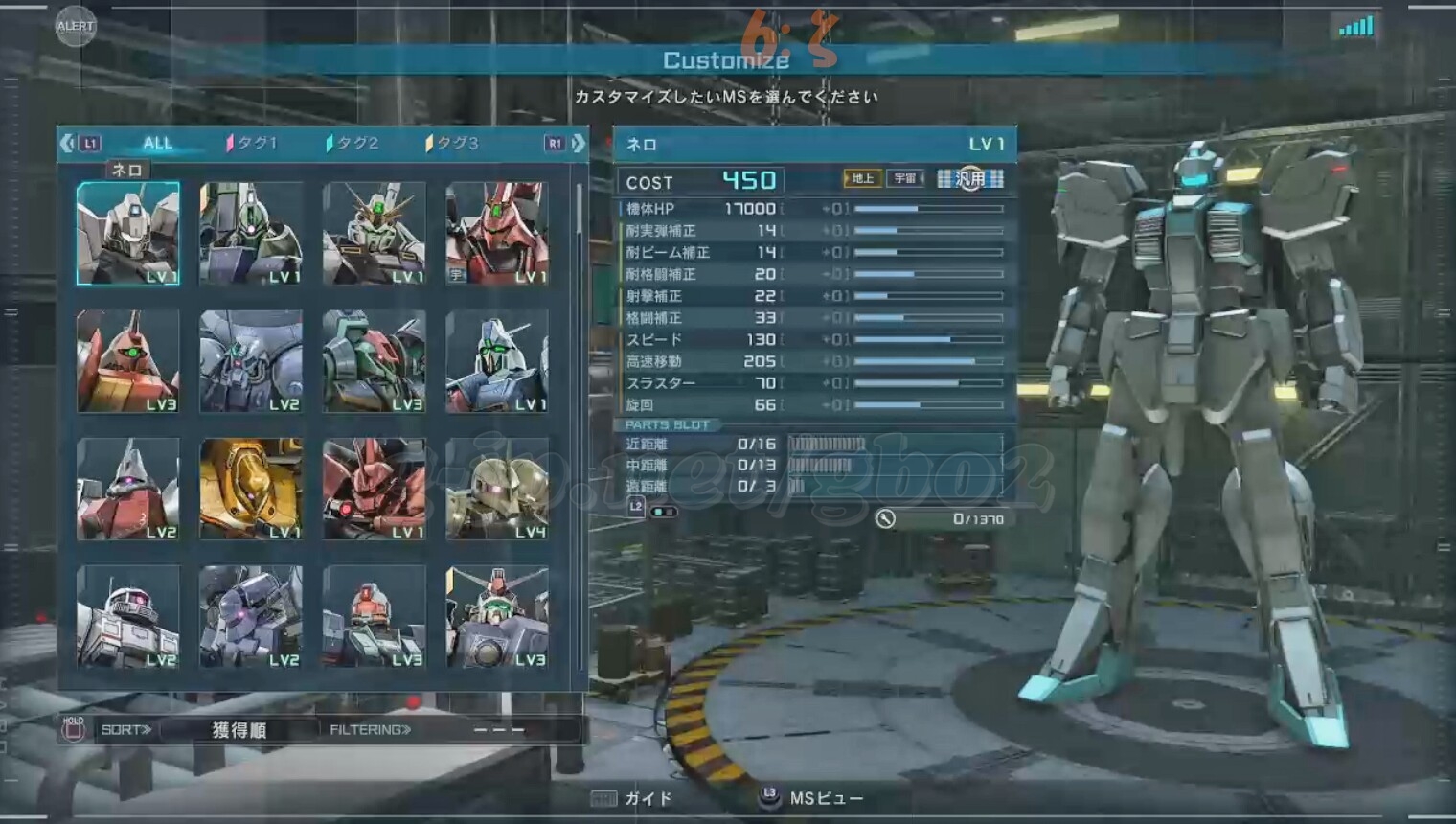Pick the green and red mobile suit LV3
1456x824 pixels.
pos(374,361)
